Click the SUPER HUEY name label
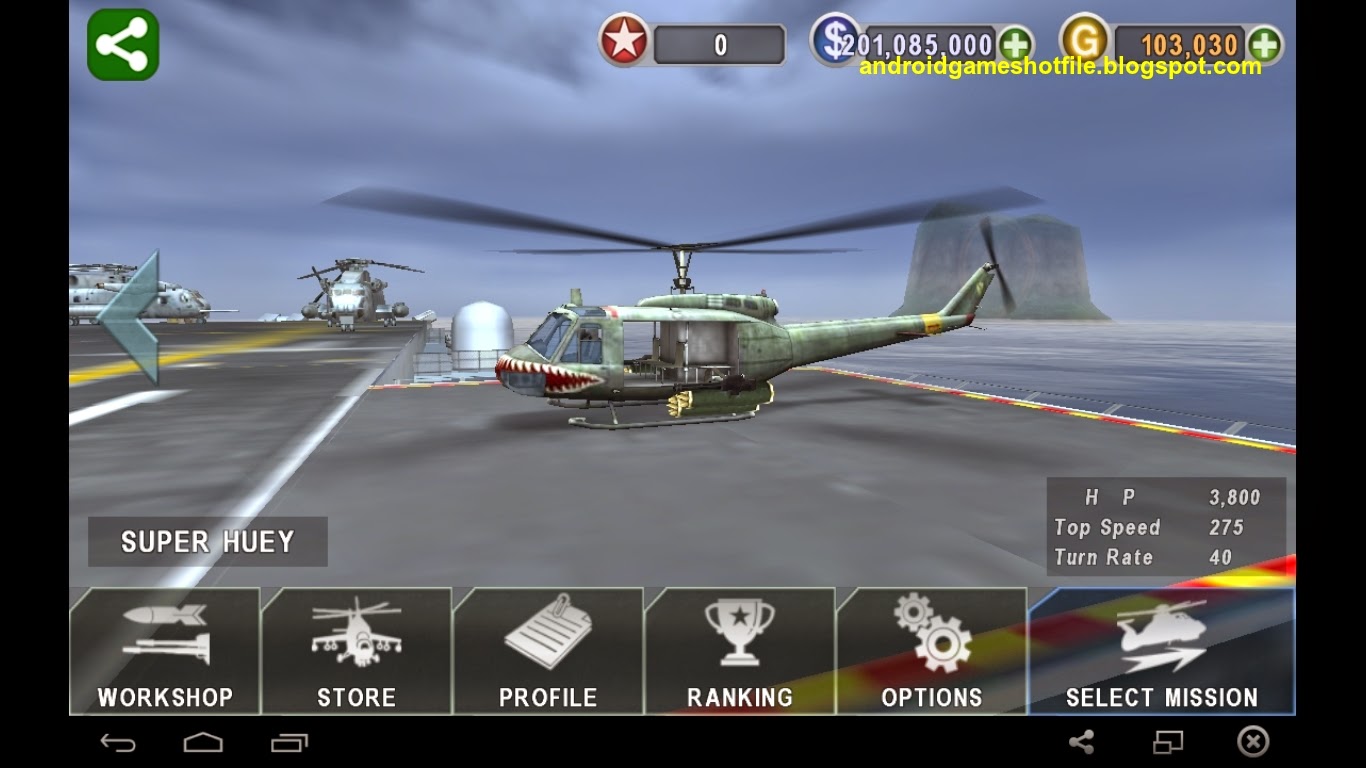The height and width of the screenshot is (768, 1366). 206,541
